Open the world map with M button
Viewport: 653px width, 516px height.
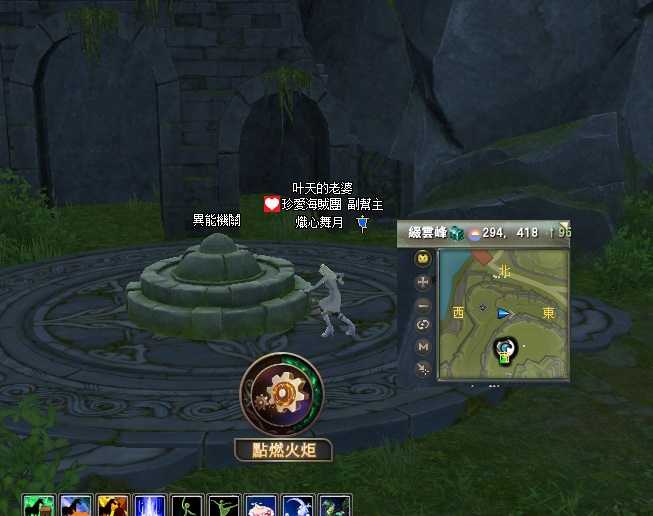click(423, 346)
